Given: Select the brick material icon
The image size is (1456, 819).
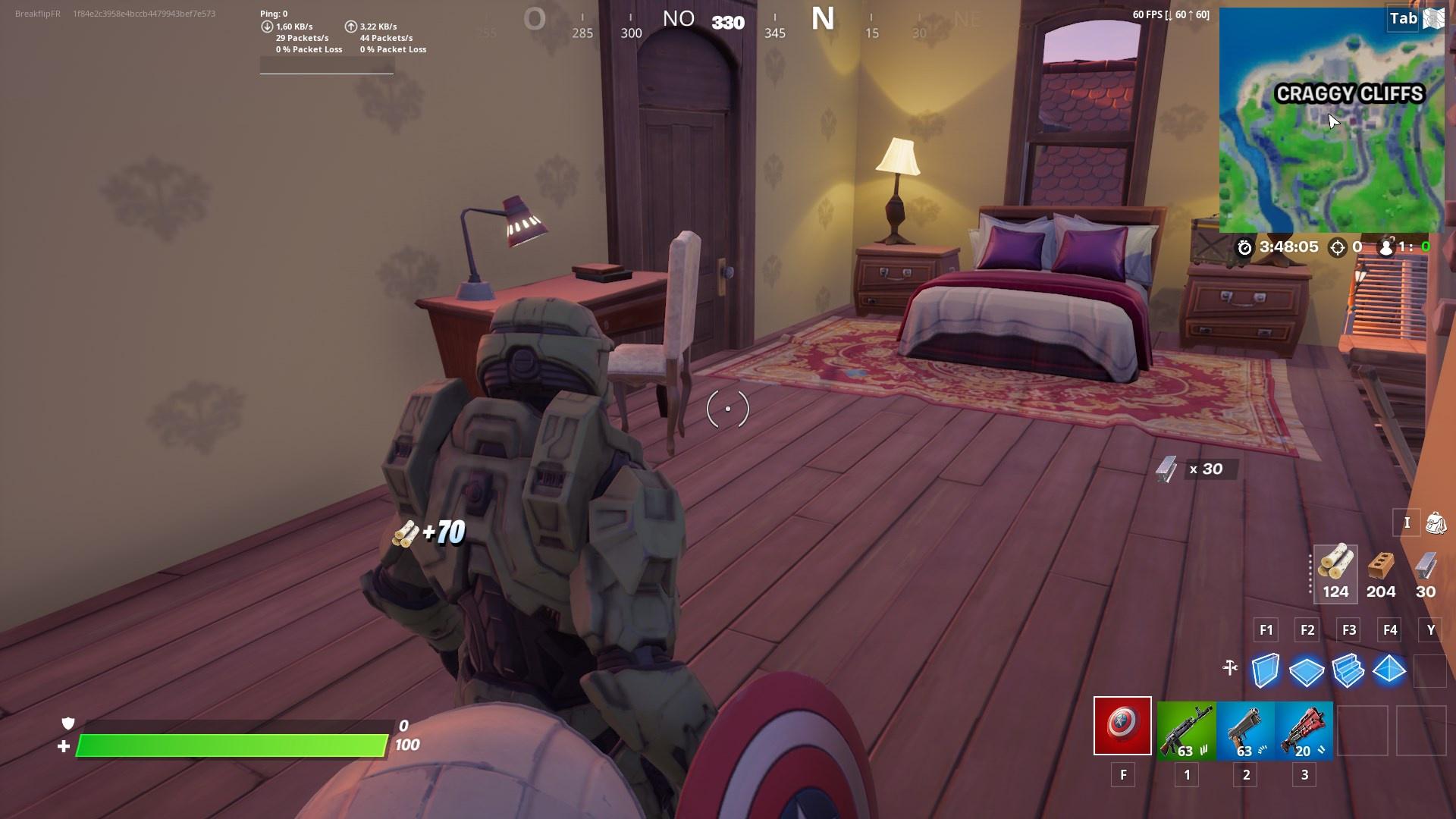Looking at the screenshot, I should (x=1382, y=567).
